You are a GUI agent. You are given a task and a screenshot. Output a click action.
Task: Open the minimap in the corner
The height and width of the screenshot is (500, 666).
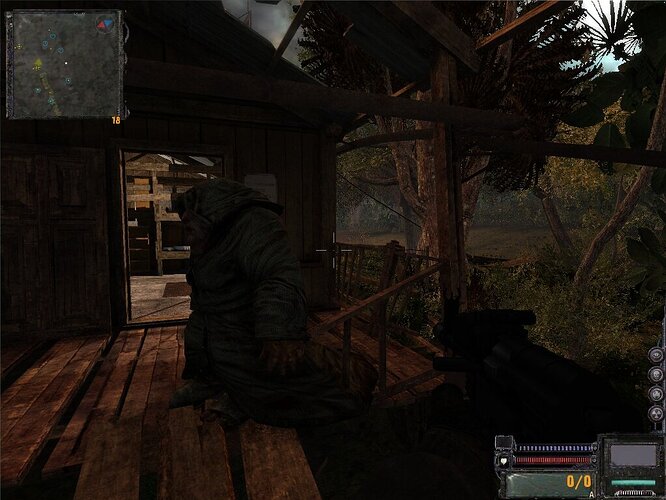click(64, 64)
